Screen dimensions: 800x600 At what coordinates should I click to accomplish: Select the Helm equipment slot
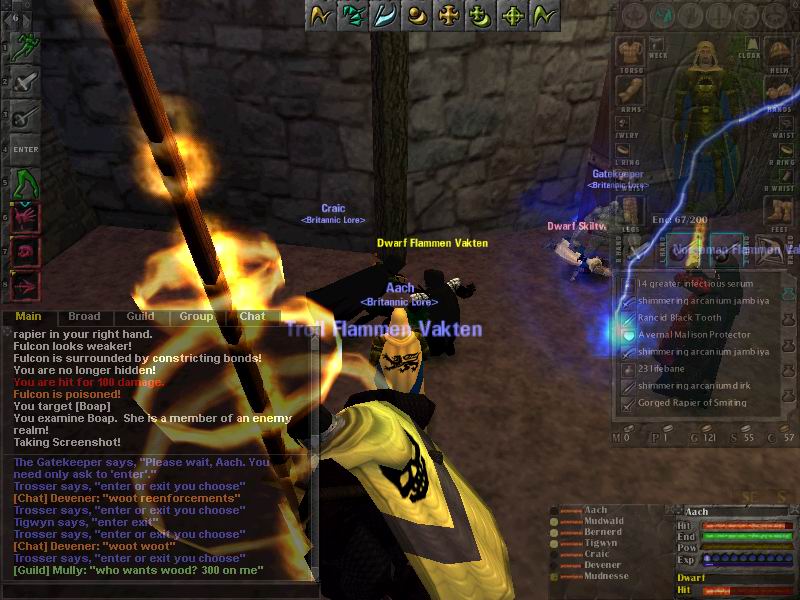781,54
